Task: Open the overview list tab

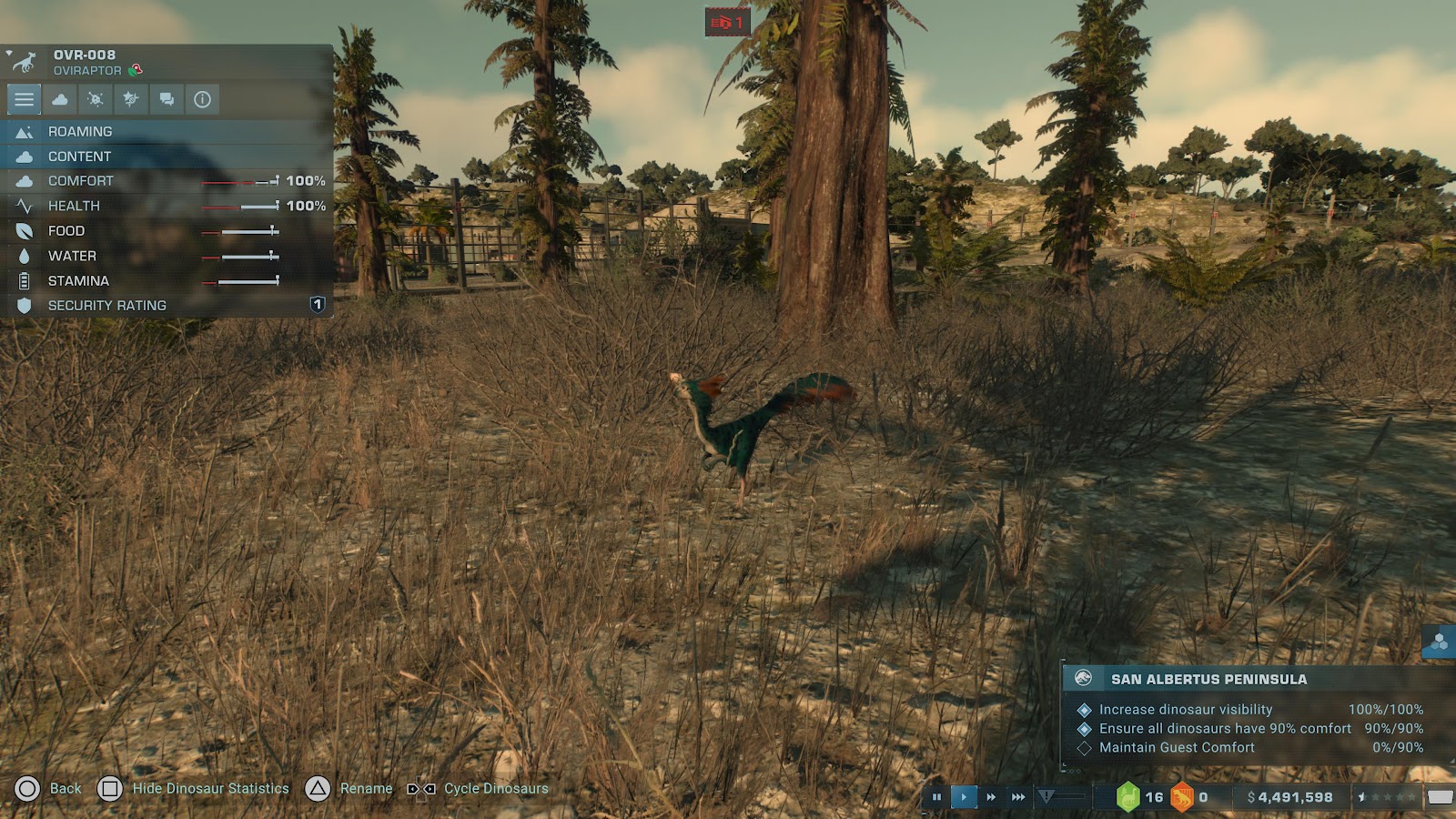Action: click(x=25, y=99)
